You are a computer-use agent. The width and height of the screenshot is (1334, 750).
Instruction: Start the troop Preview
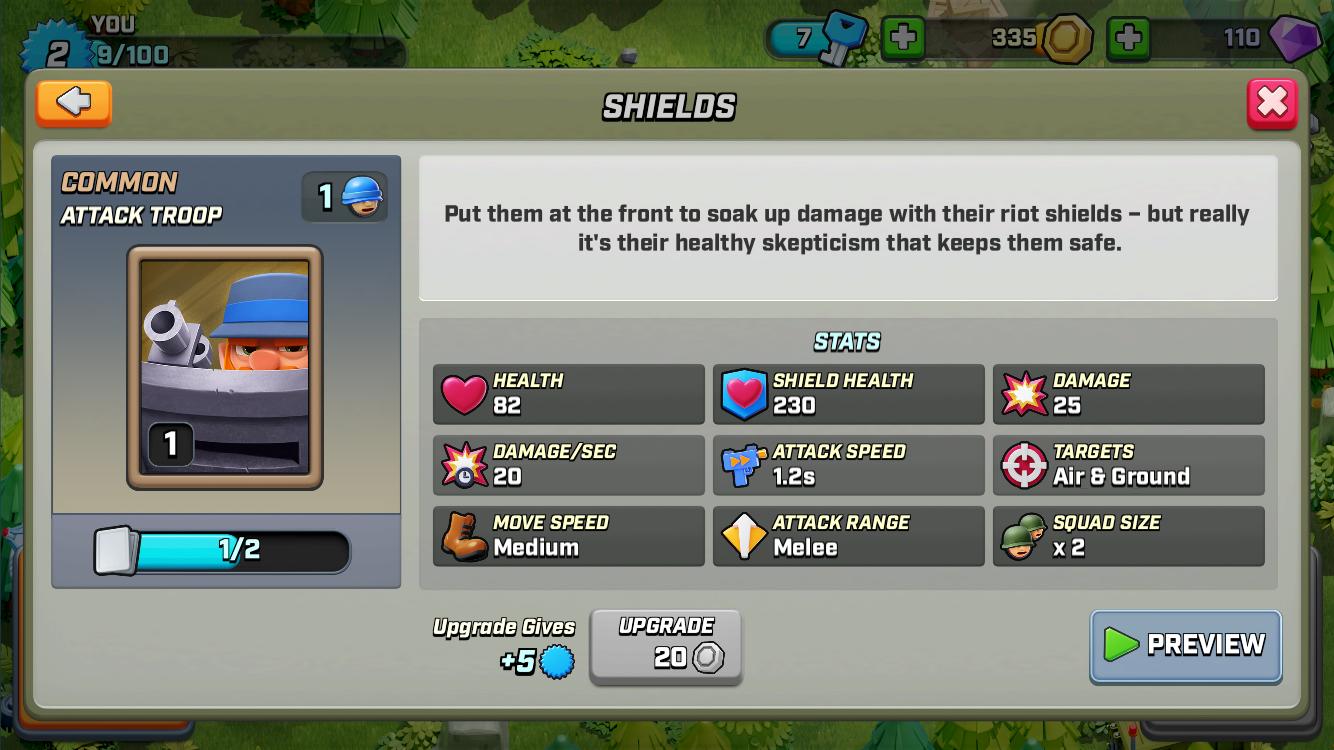click(x=1185, y=648)
